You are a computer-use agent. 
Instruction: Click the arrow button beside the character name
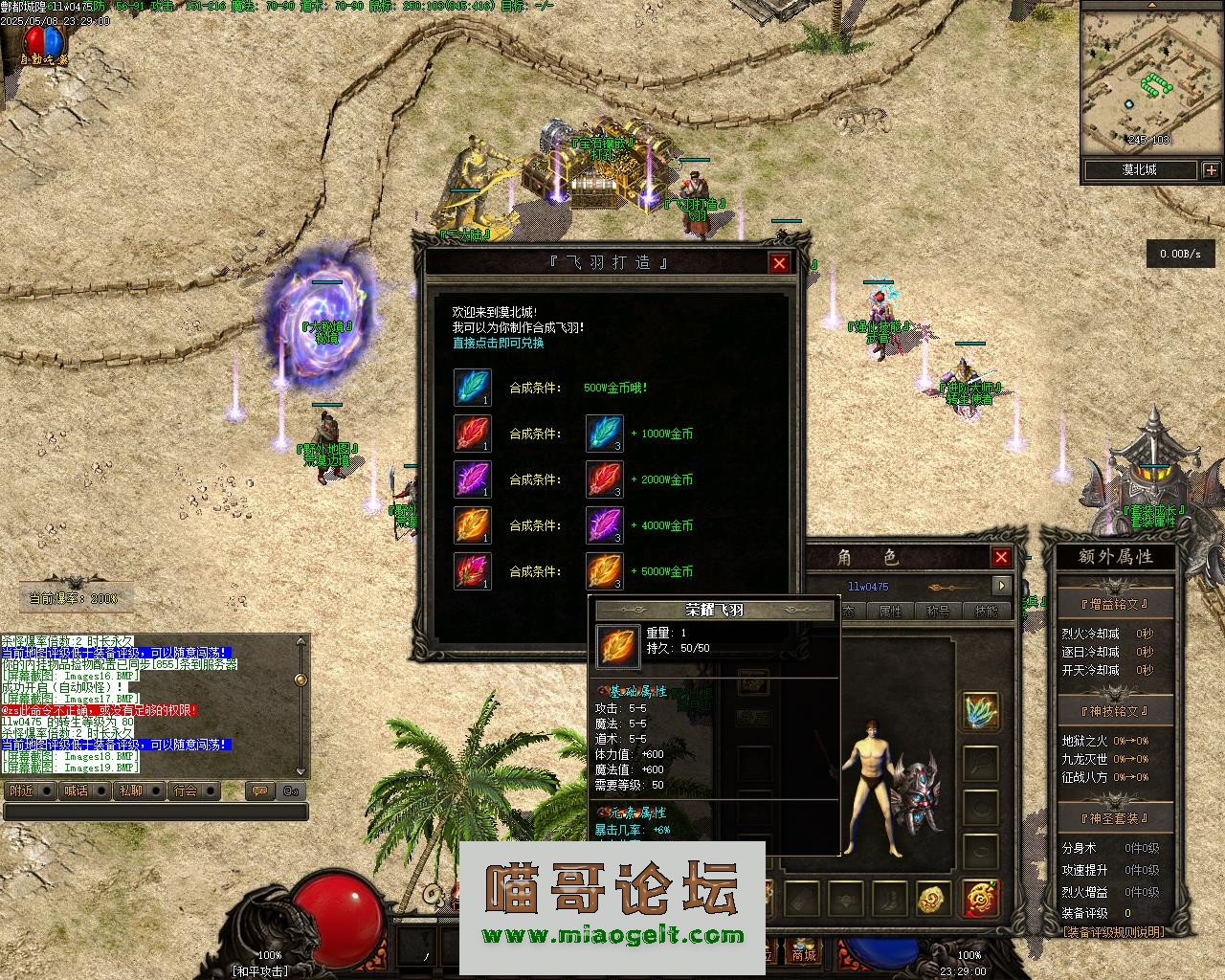(x=1002, y=586)
